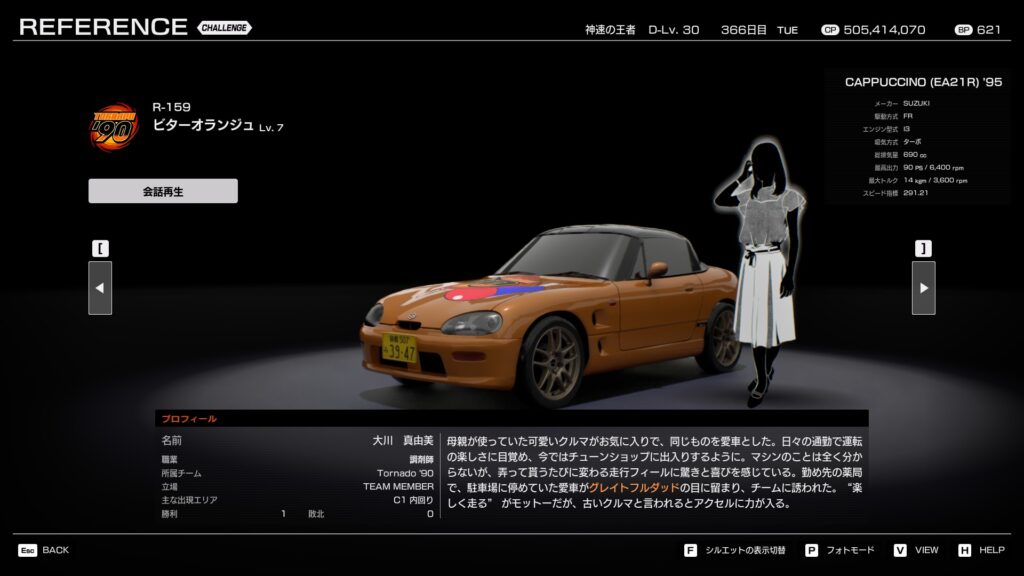This screenshot has width=1024, height=576.
Task: Advance to the next rival entry
Action: 923,288
